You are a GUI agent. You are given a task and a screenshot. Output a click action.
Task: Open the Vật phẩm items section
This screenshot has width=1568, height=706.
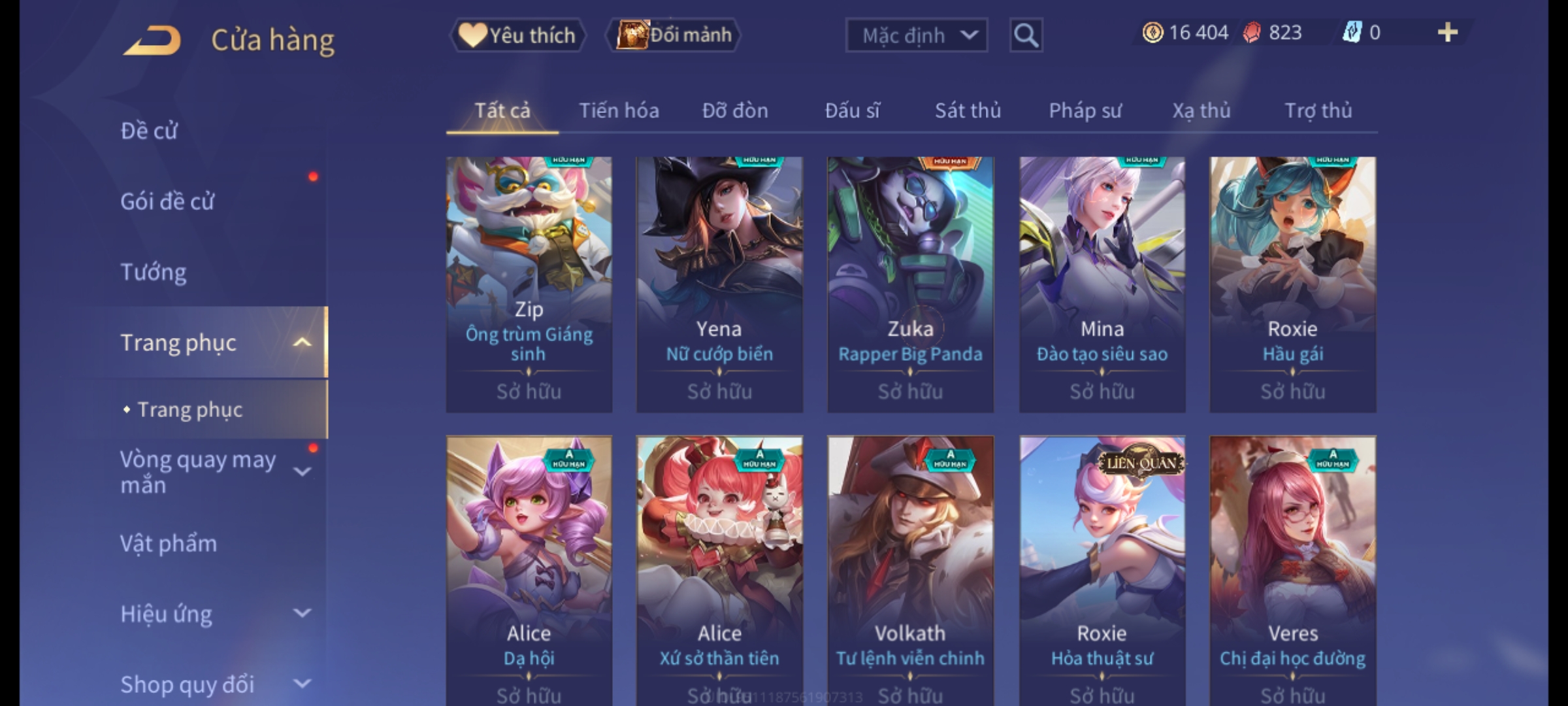169,544
